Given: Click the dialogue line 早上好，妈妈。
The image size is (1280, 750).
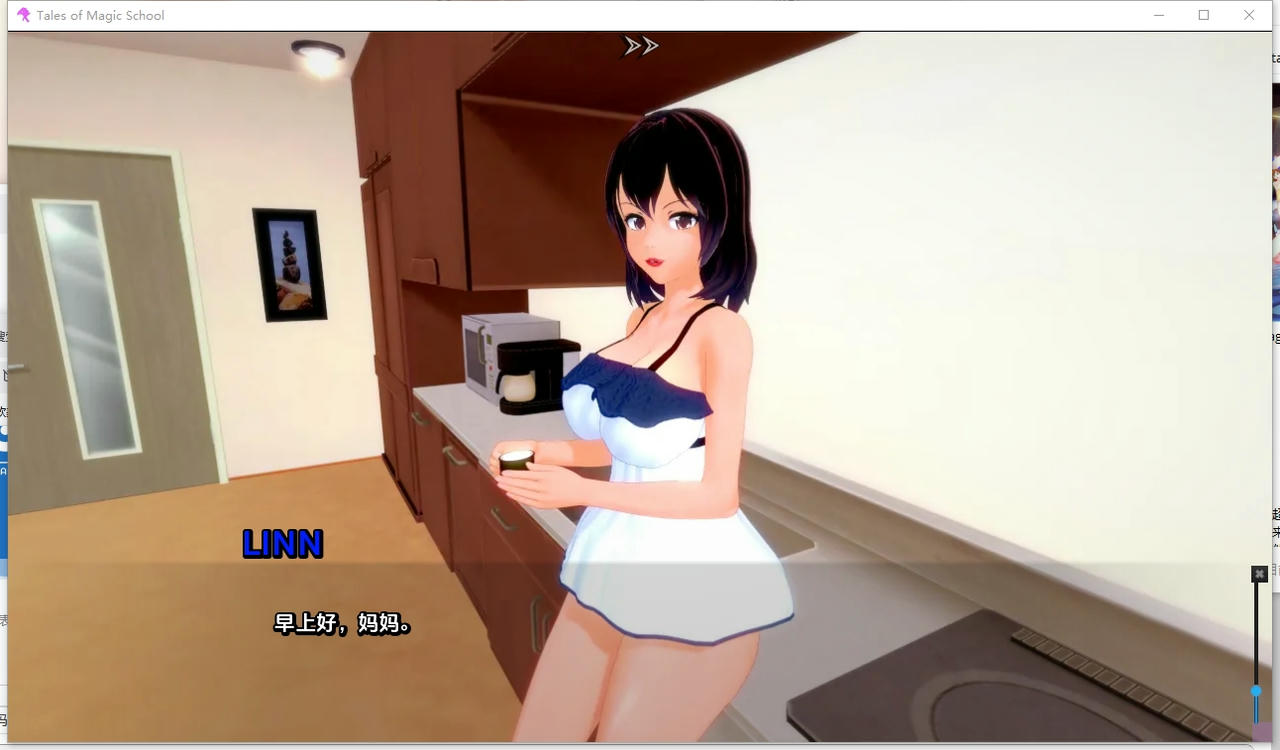Looking at the screenshot, I should [x=341, y=625].
